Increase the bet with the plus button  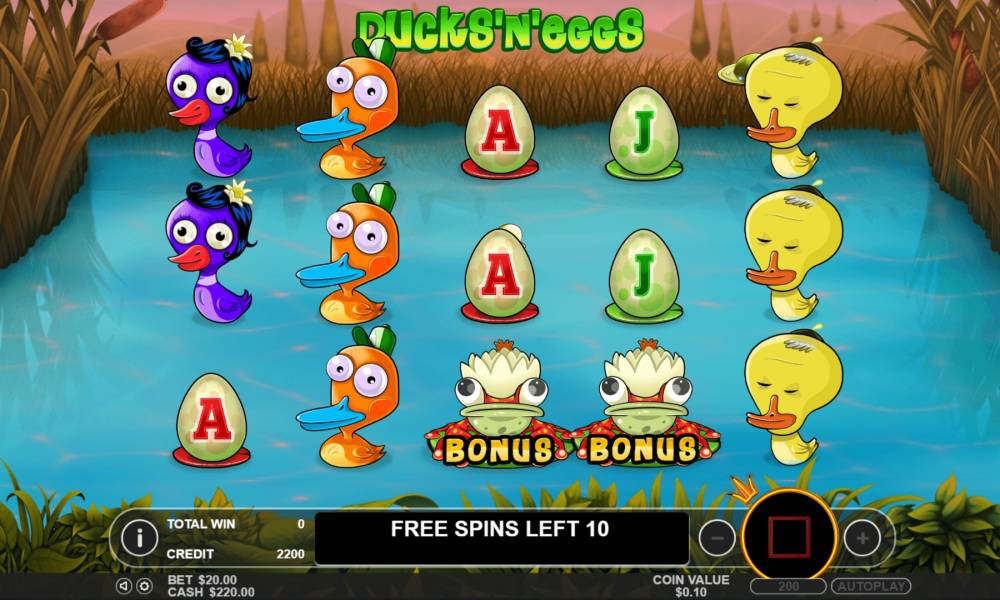click(862, 538)
